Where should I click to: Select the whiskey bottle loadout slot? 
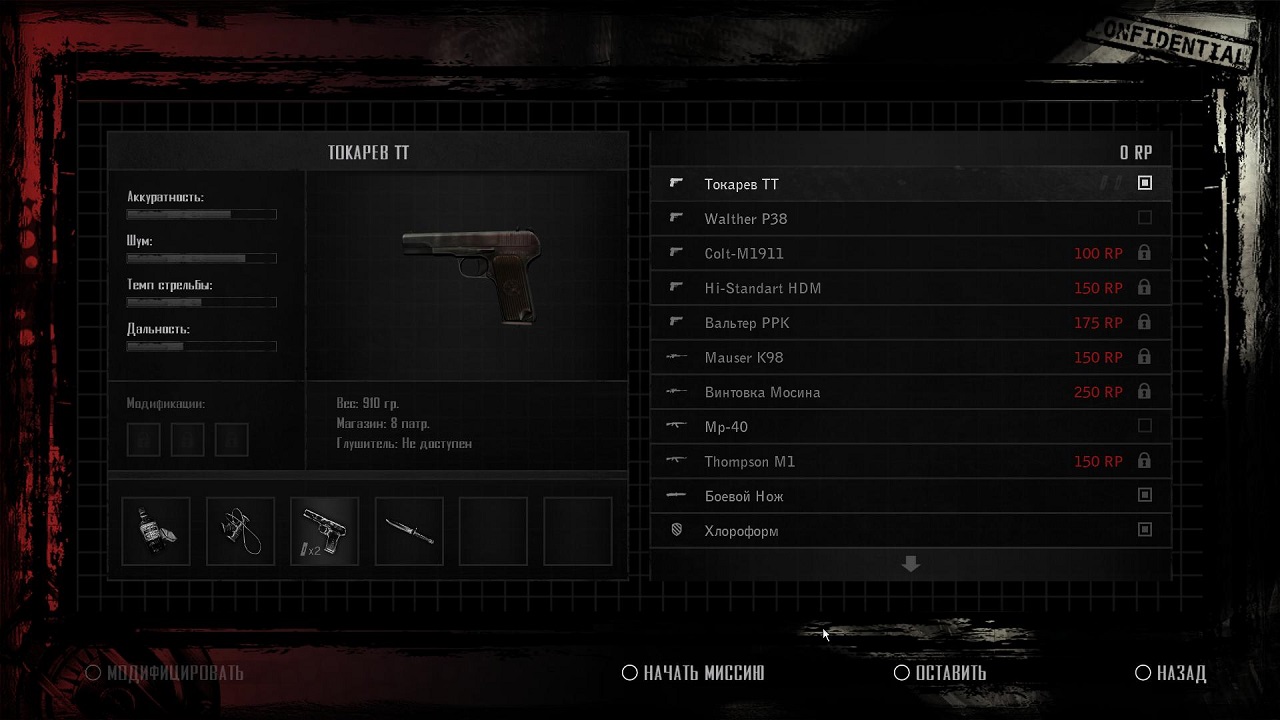tap(156, 531)
